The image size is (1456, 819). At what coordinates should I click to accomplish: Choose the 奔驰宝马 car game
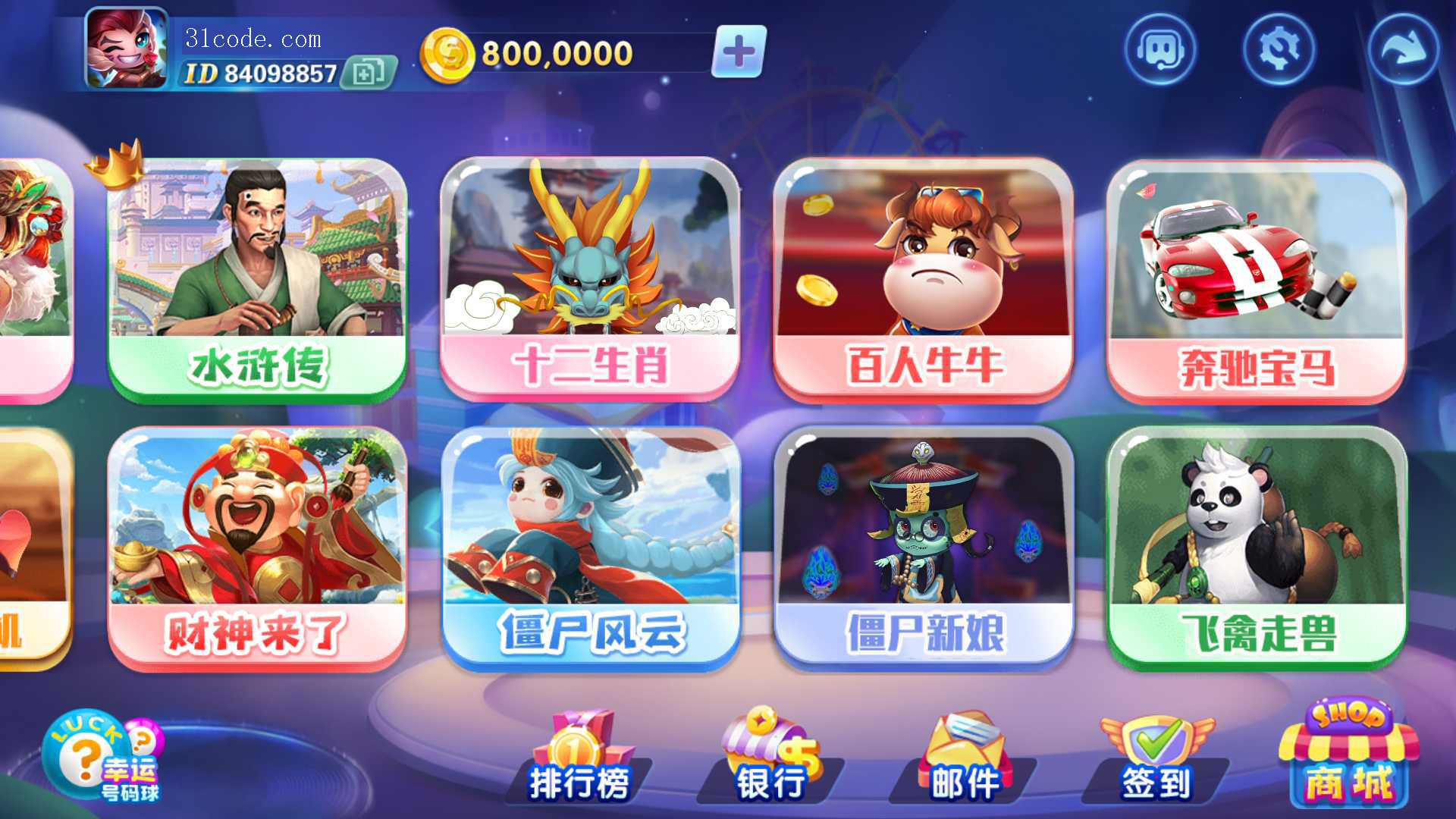click(x=1256, y=281)
